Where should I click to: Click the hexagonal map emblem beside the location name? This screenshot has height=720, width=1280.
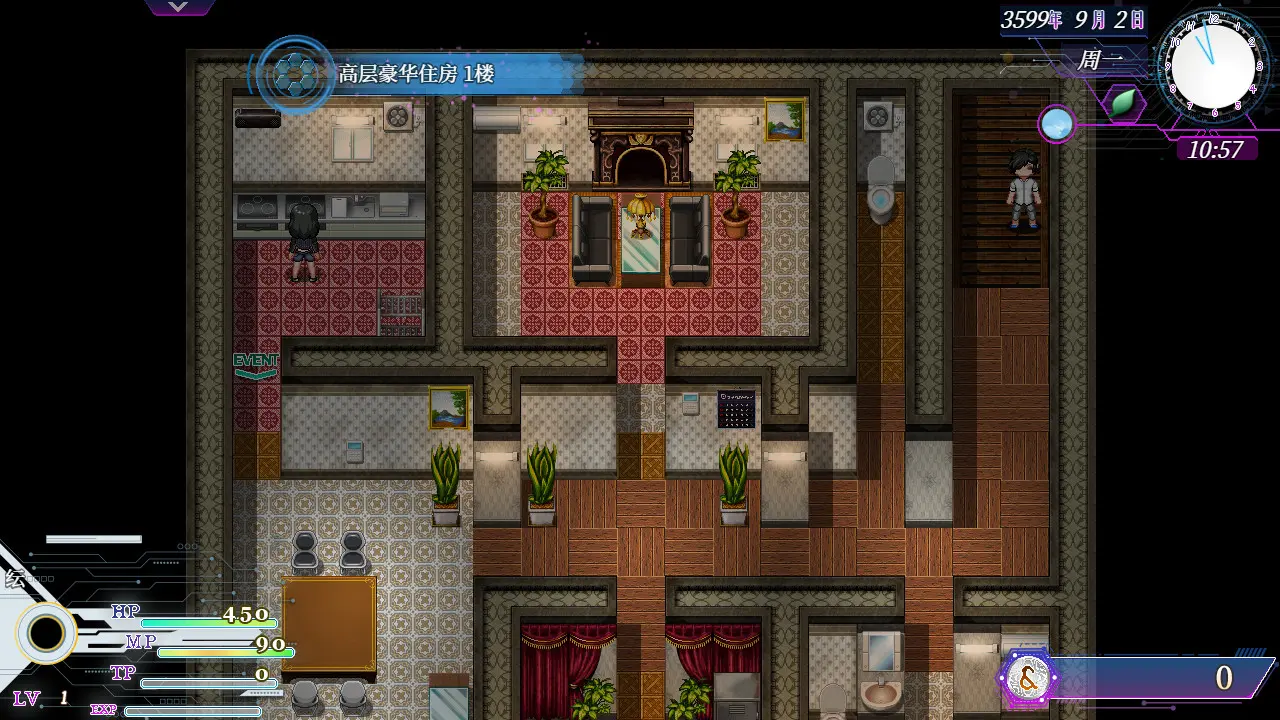click(x=293, y=75)
